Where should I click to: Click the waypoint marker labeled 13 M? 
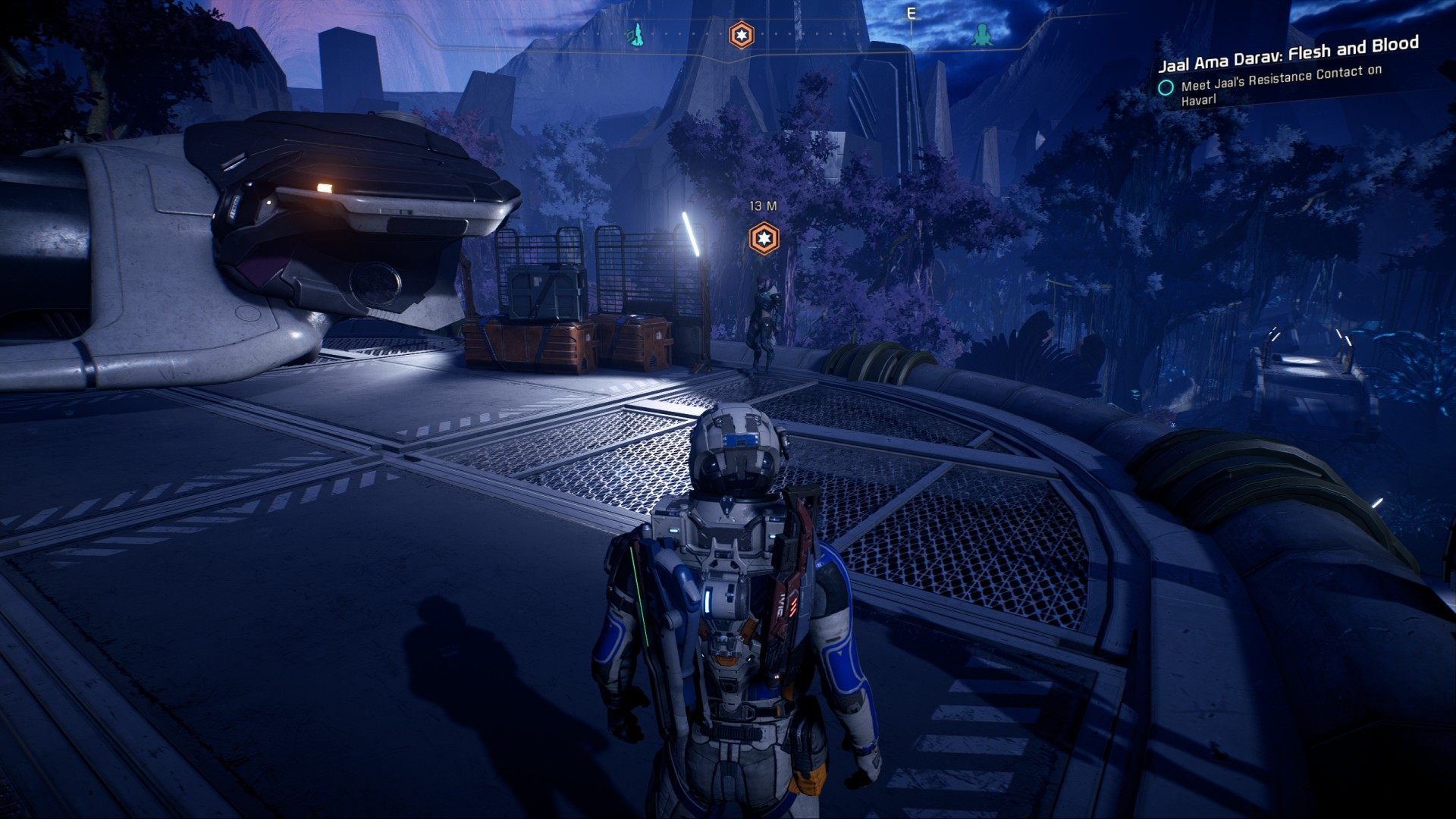point(764,239)
